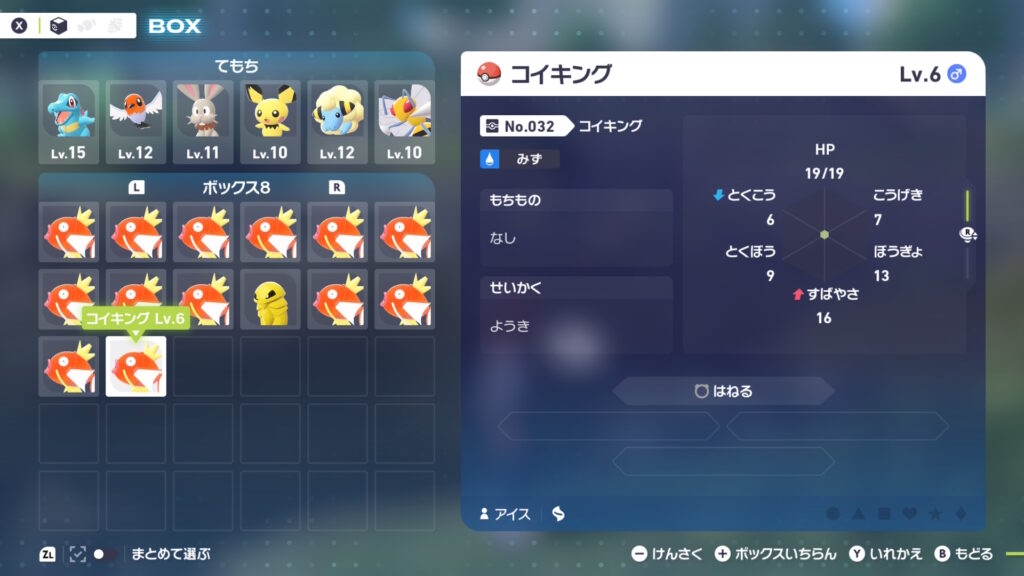Open the ボックス8 box name header
The image size is (1024, 576).
click(237, 187)
